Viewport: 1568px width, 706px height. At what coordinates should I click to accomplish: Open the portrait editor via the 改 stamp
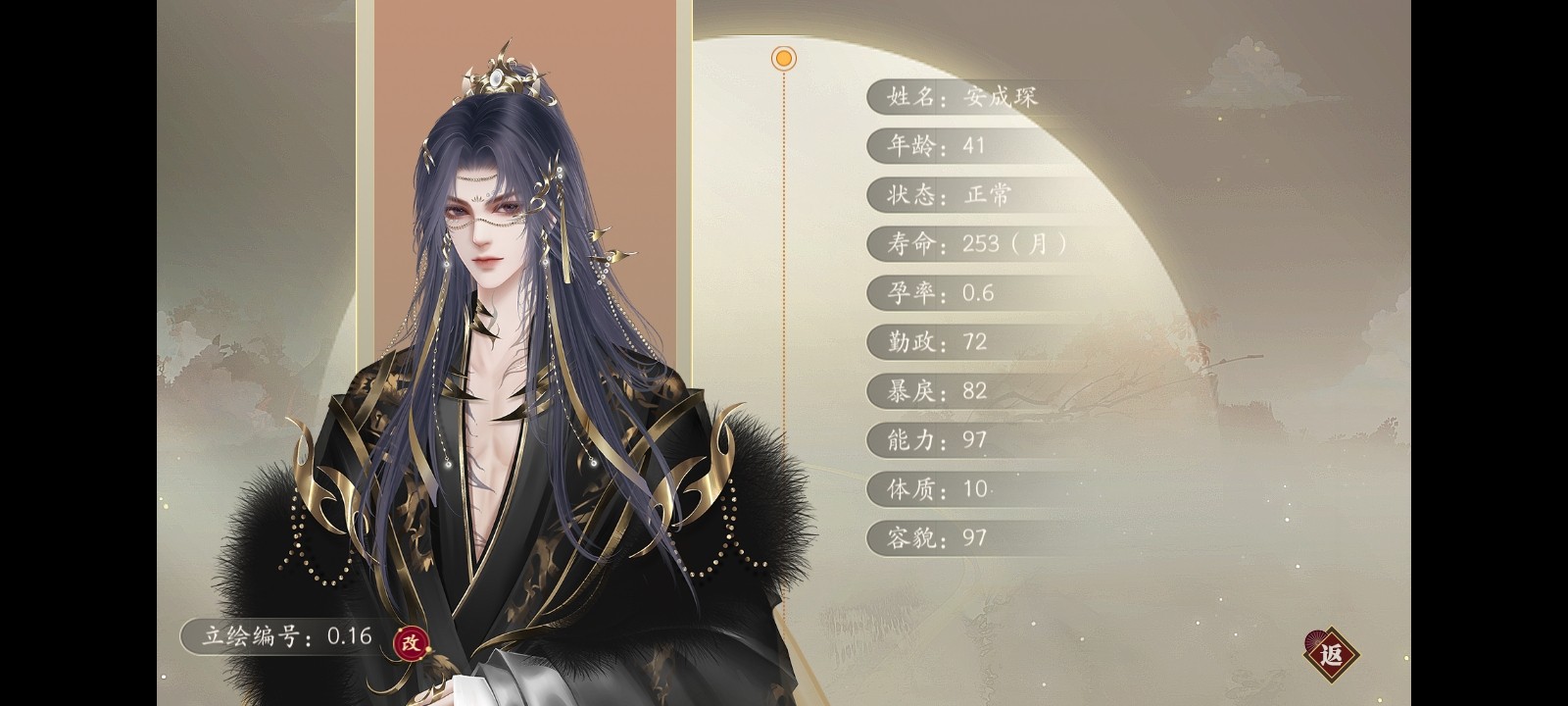coord(412,642)
